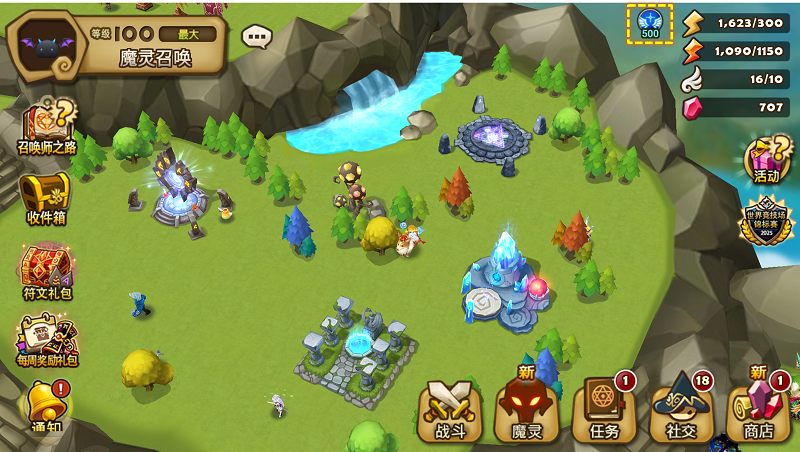This screenshot has width=800, height=452.
Task: Open 召唤师之路 summoner's path guide
Action: click(x=46, y=127)
